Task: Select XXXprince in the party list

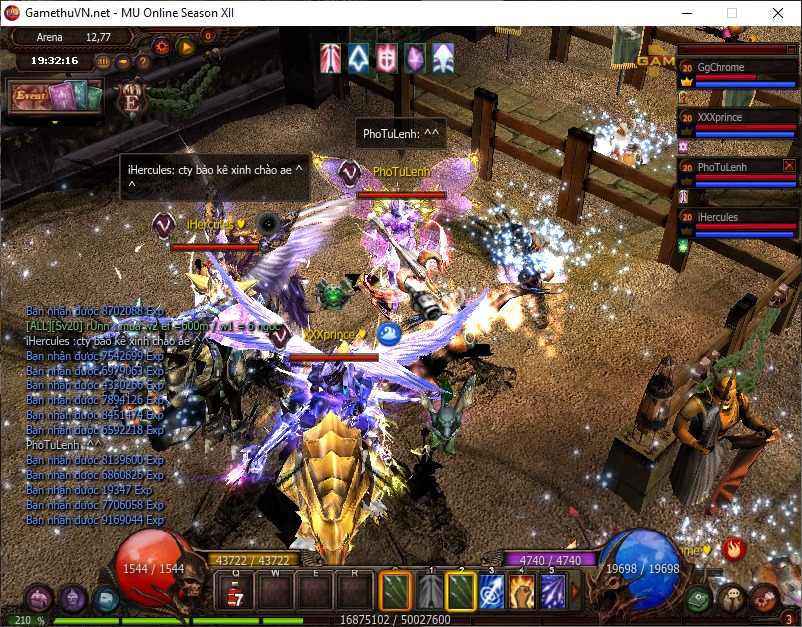Action: tap(737, 117)
